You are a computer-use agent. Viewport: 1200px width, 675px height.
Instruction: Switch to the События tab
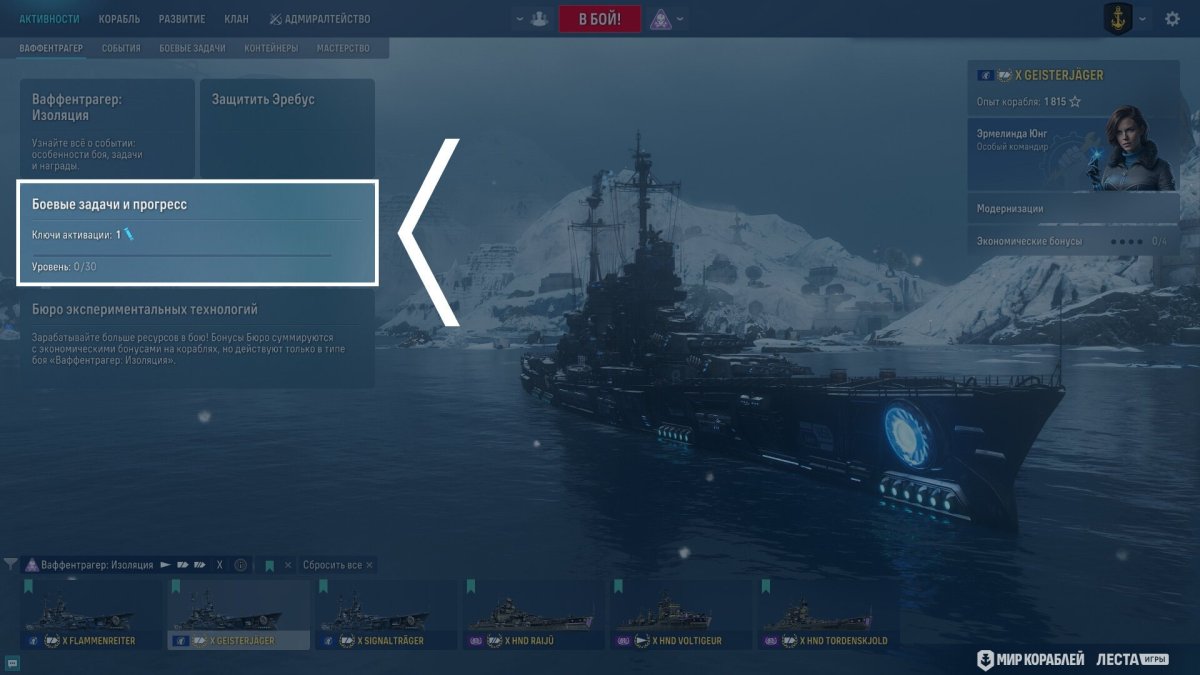coord(122,48)
